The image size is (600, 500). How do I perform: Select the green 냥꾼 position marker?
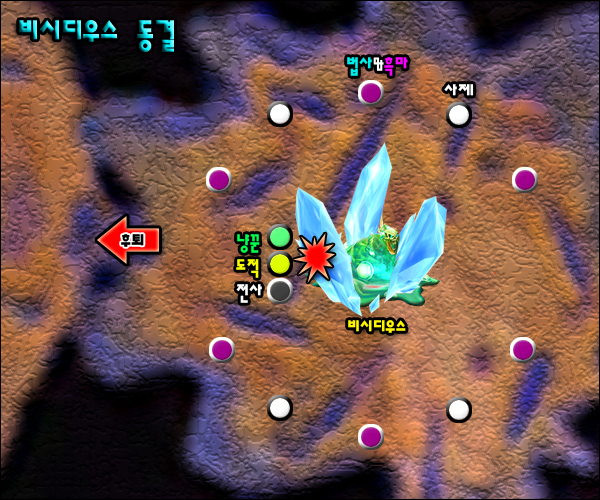(280, 238)
